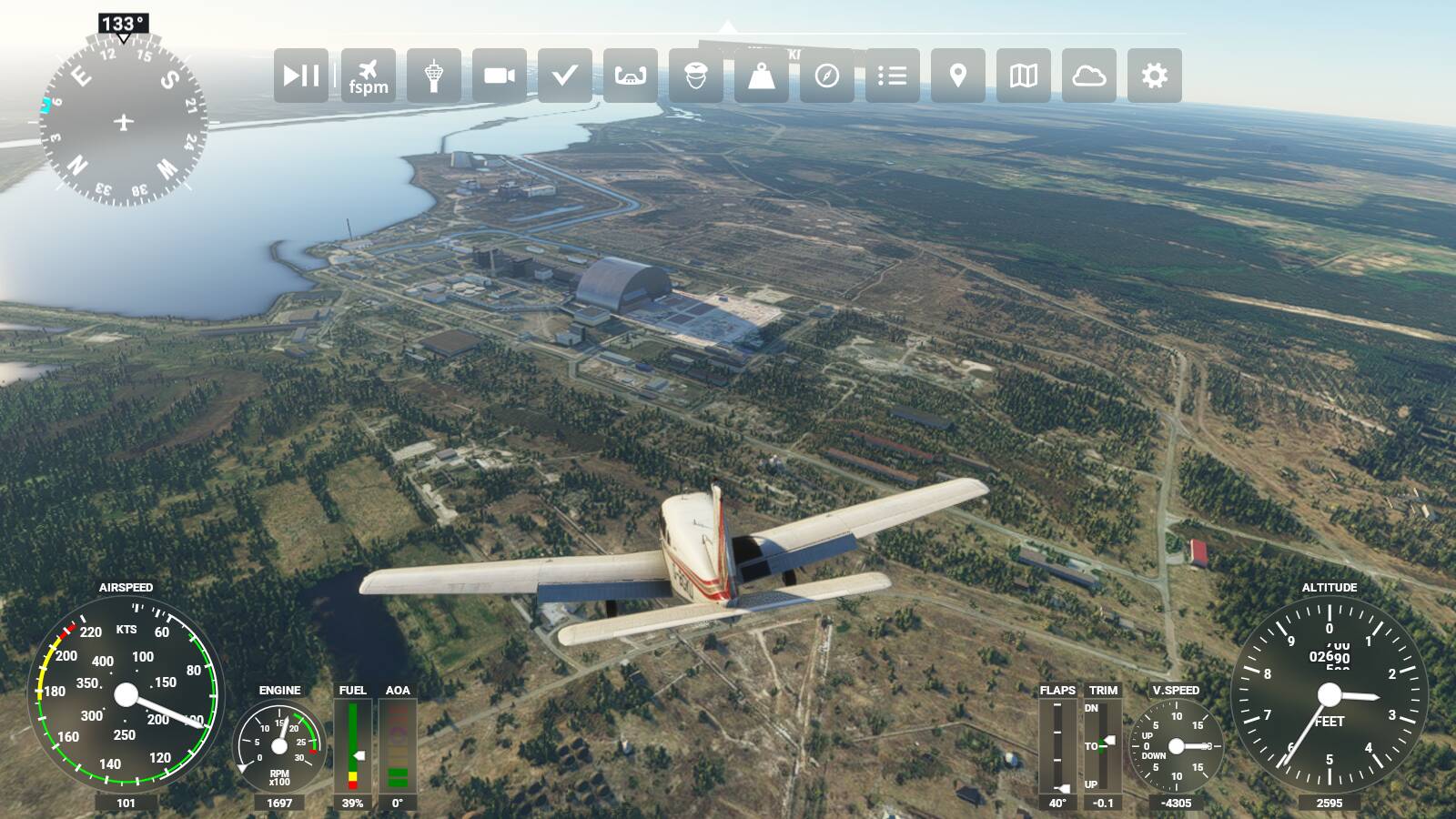Open the folded VFR map
1456x819 pixels.
[1024, 76]
